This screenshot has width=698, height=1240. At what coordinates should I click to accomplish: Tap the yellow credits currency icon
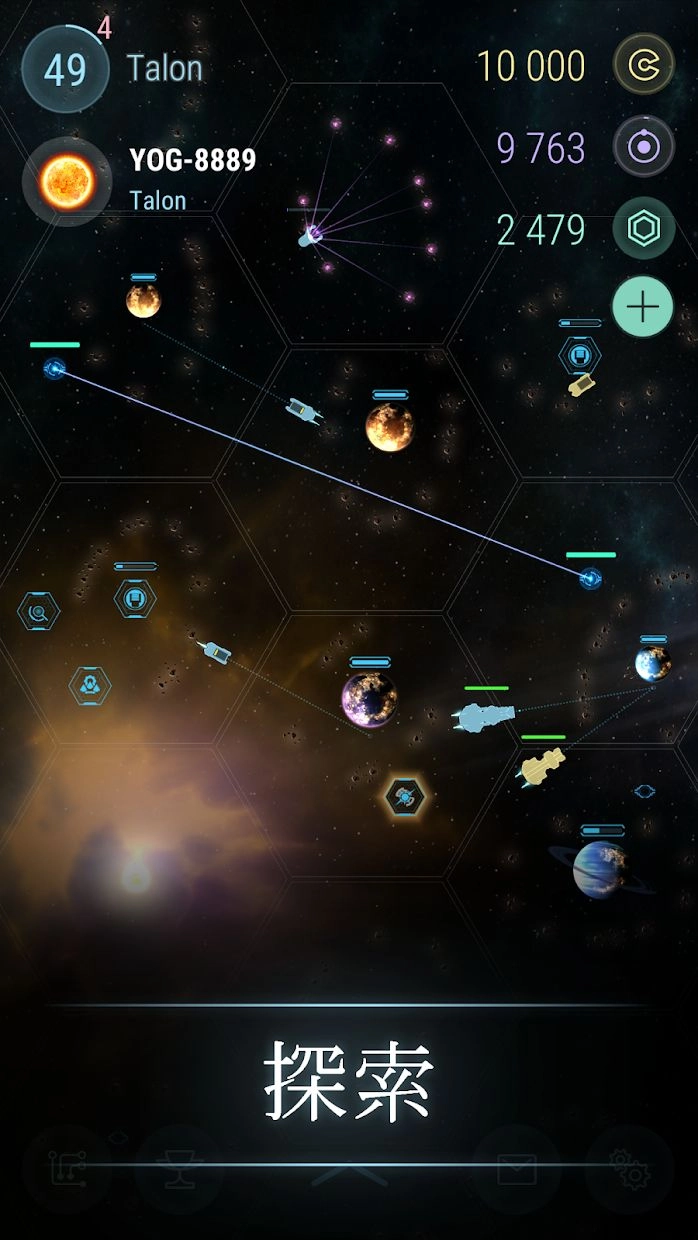click(643, 66)
